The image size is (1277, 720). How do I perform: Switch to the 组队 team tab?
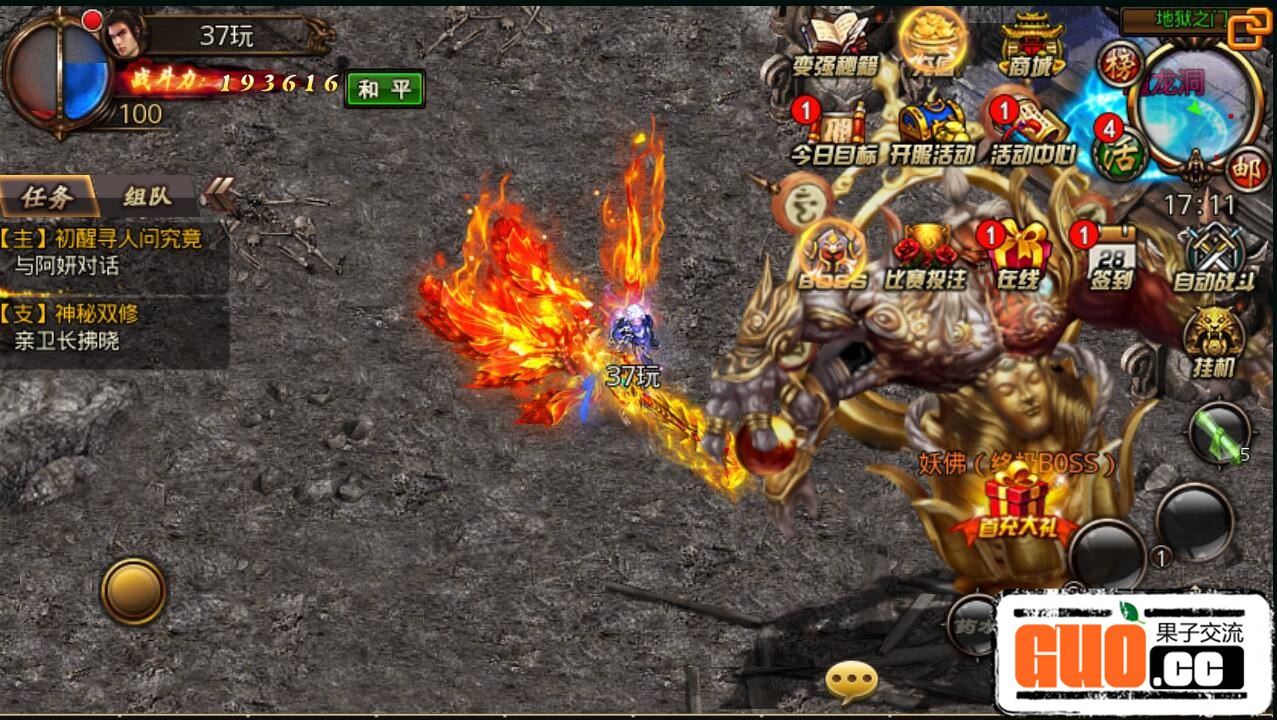click(x=147, y=196)
